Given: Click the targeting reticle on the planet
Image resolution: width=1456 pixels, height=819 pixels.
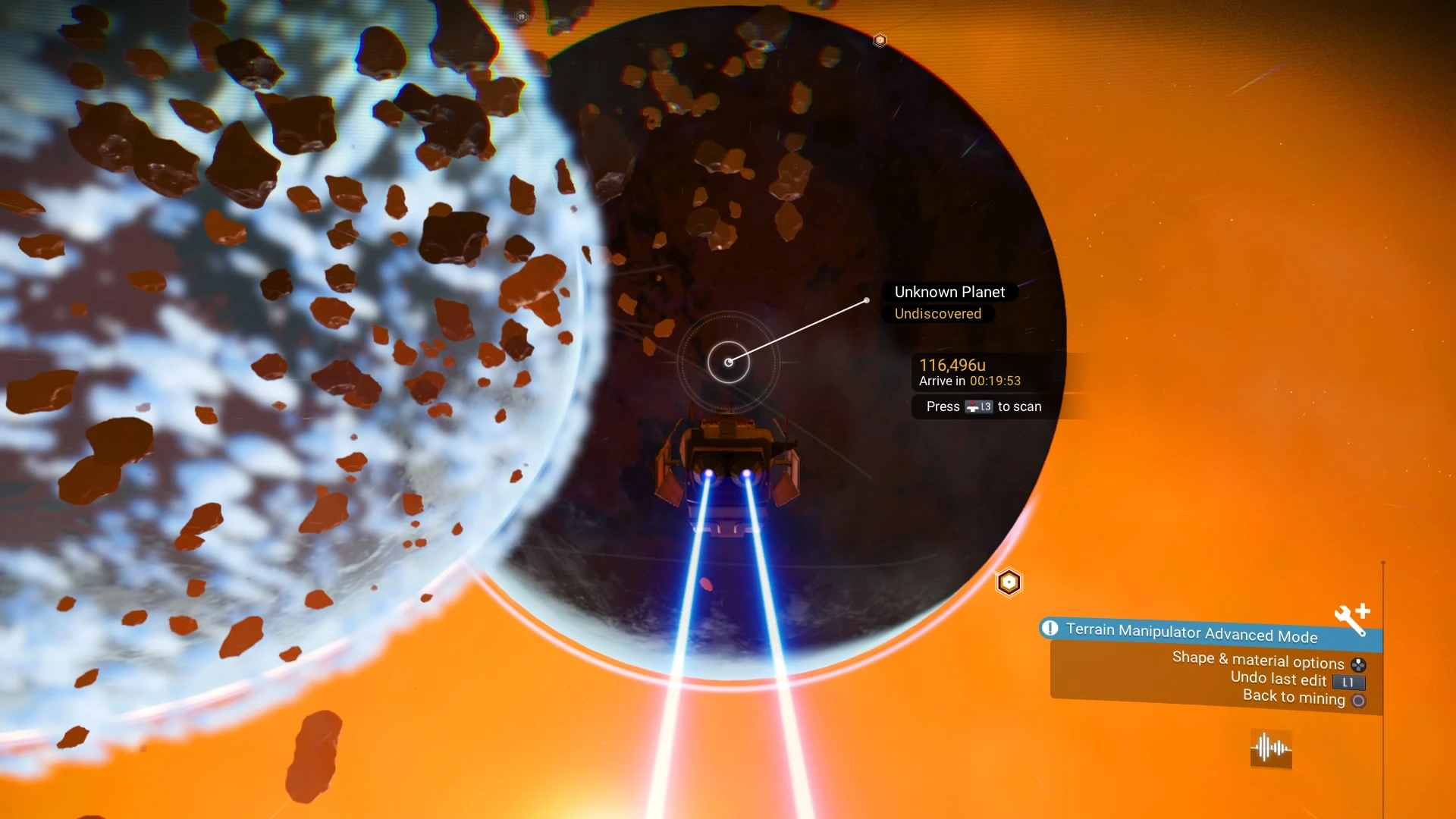Looking at the screenshot, I should pyautogui.click(x=729, y=362).
